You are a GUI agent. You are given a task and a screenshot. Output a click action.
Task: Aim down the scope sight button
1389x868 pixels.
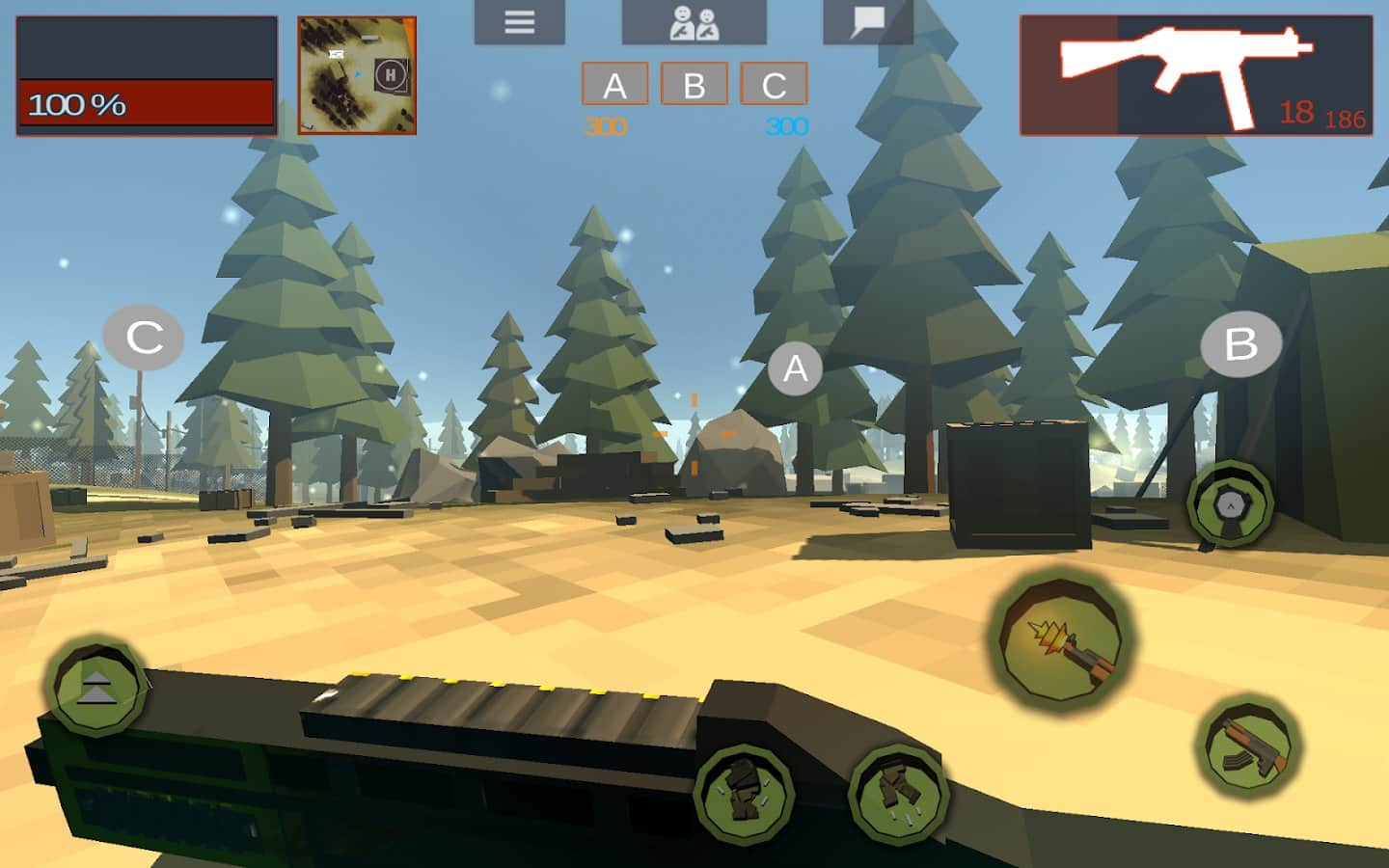(x=1230, y=504)
